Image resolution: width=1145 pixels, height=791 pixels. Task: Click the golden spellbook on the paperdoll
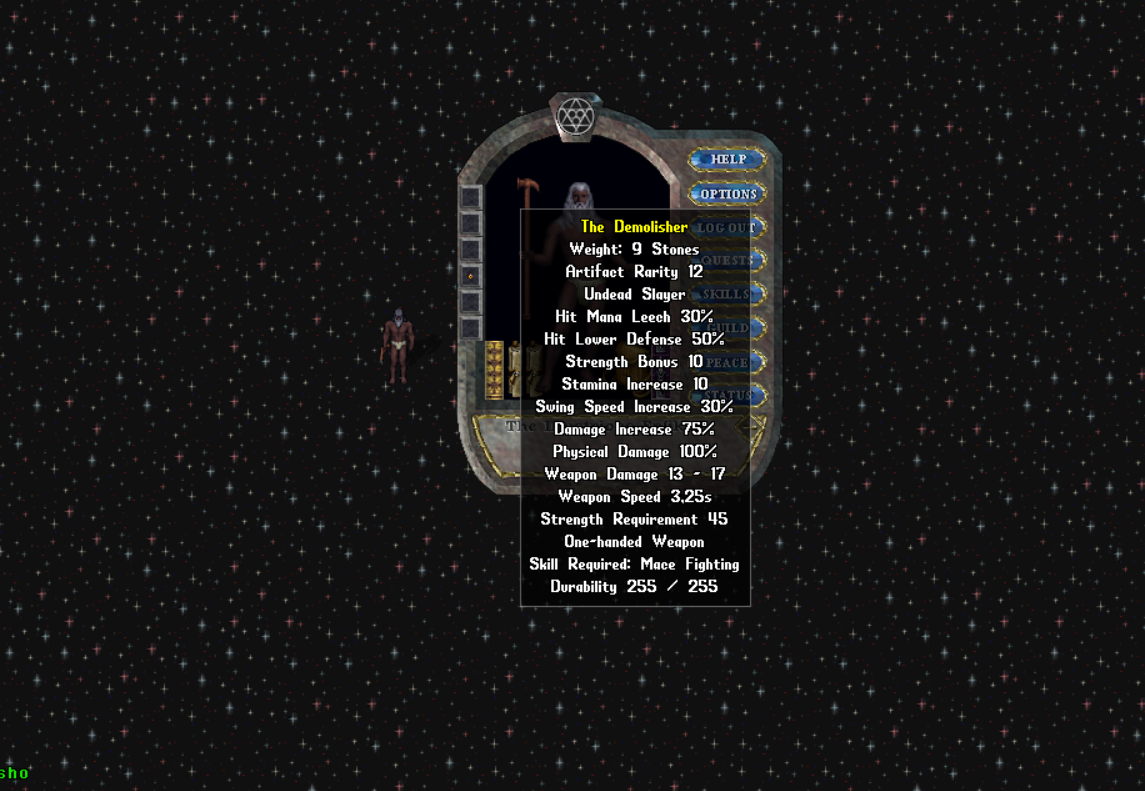pyautogui.click(x=494, y=370)
